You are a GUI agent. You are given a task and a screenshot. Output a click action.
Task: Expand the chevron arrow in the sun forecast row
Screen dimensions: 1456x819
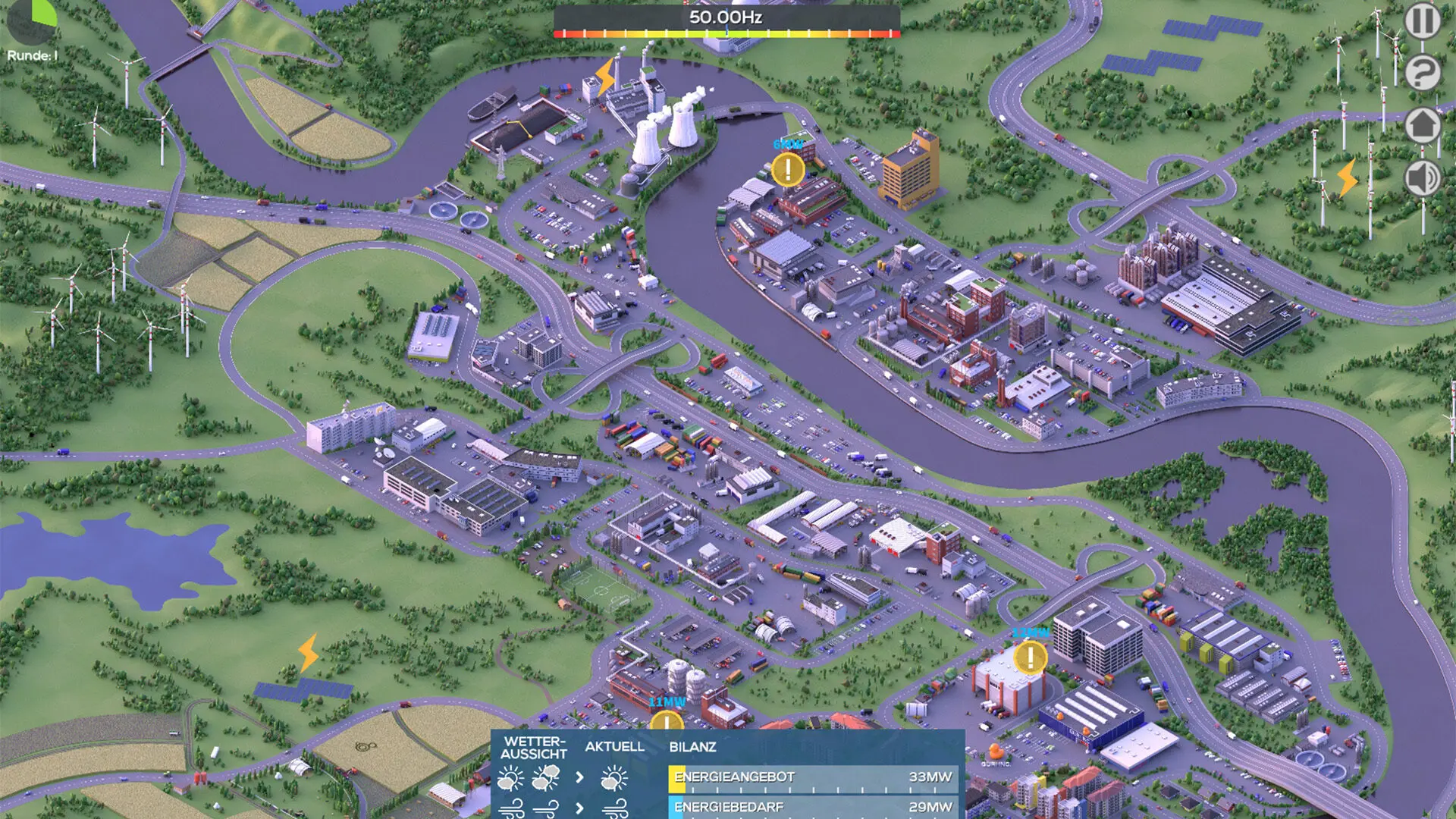coord(580,777)
